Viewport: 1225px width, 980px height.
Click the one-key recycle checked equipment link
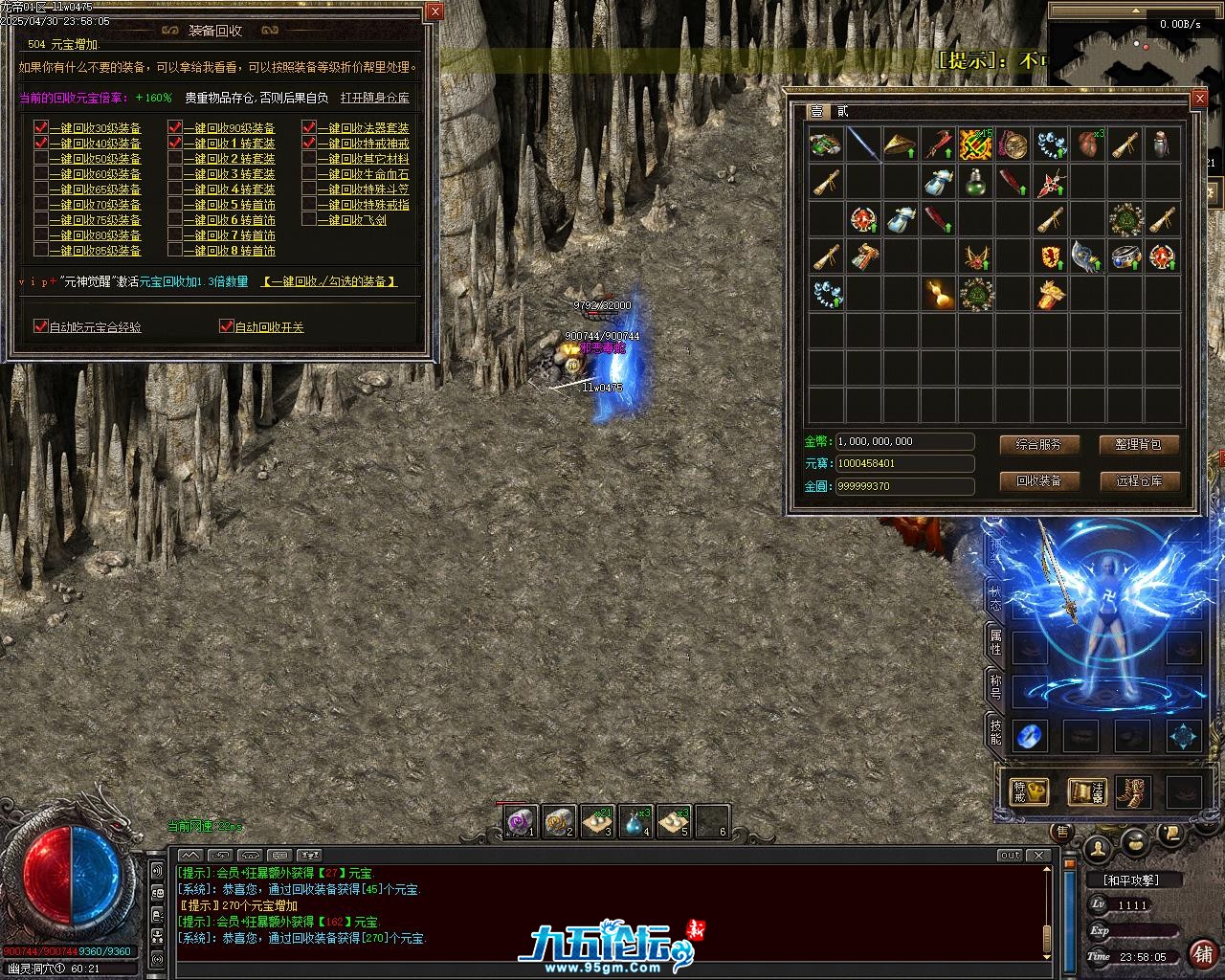coord(329,281)
